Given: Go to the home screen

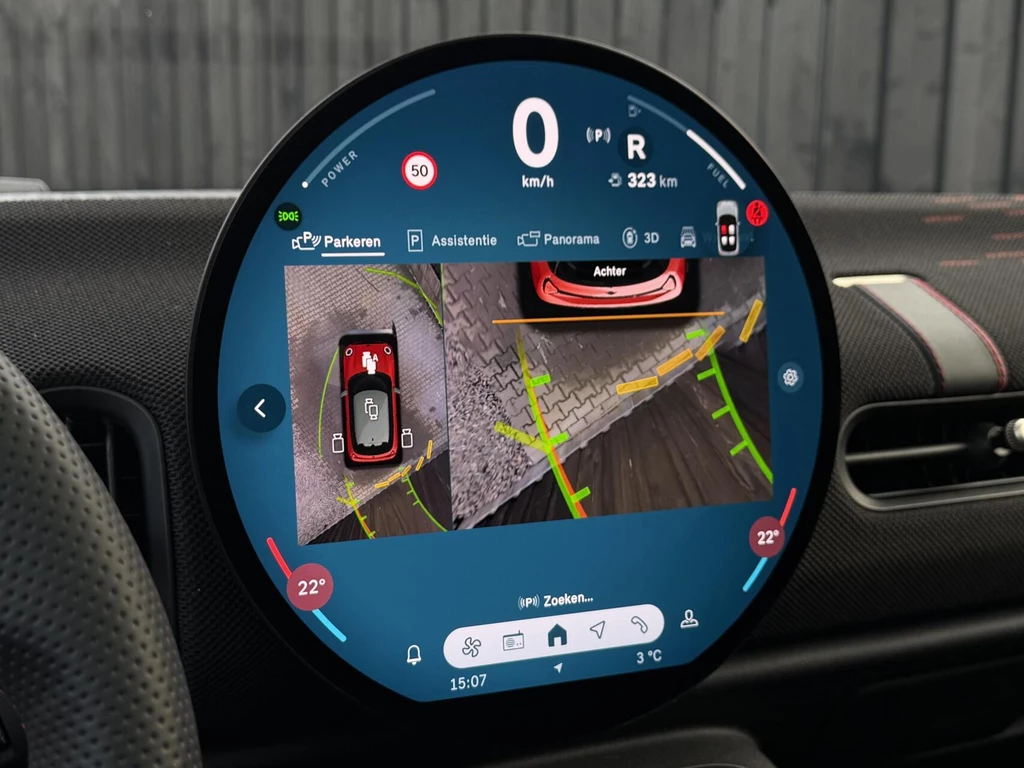Looking at the screenshot, I should pyautogui.click(x=556, y=634).
